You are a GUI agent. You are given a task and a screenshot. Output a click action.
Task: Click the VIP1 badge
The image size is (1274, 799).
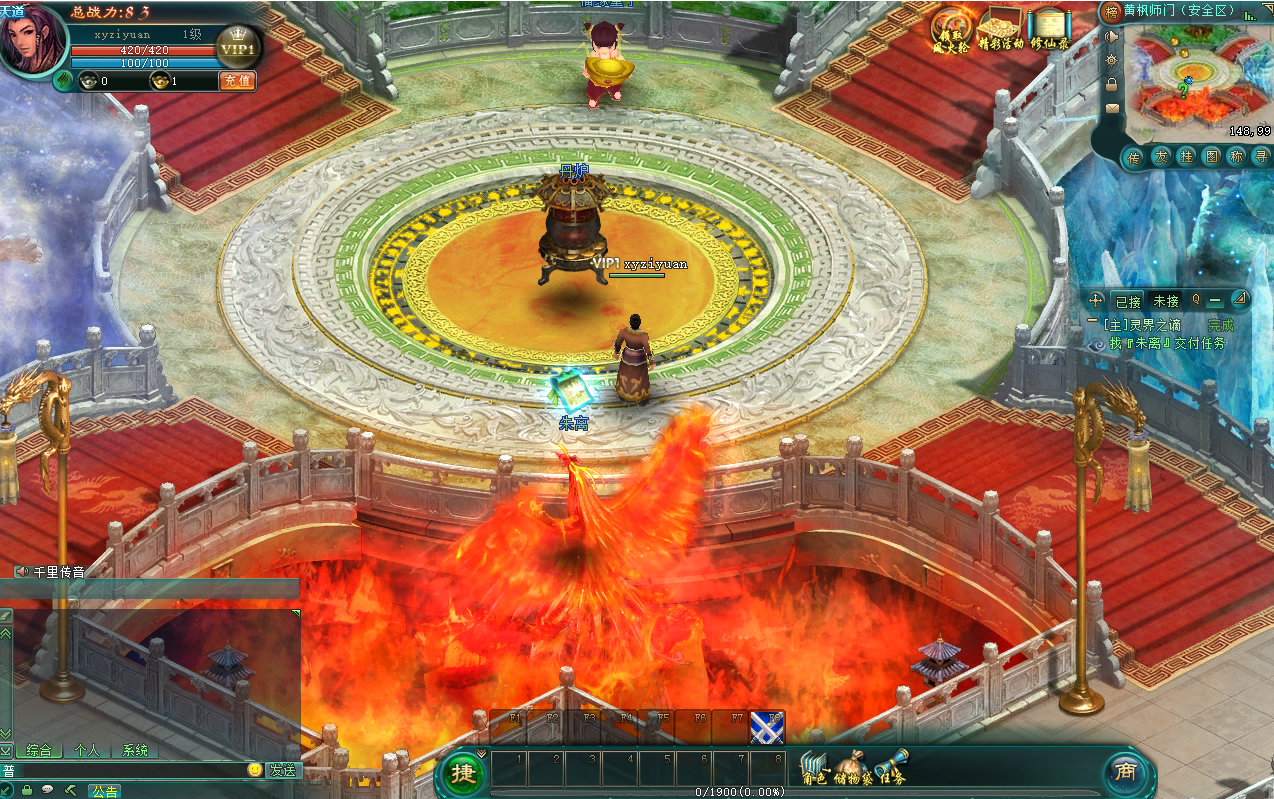tap(238, 49)
